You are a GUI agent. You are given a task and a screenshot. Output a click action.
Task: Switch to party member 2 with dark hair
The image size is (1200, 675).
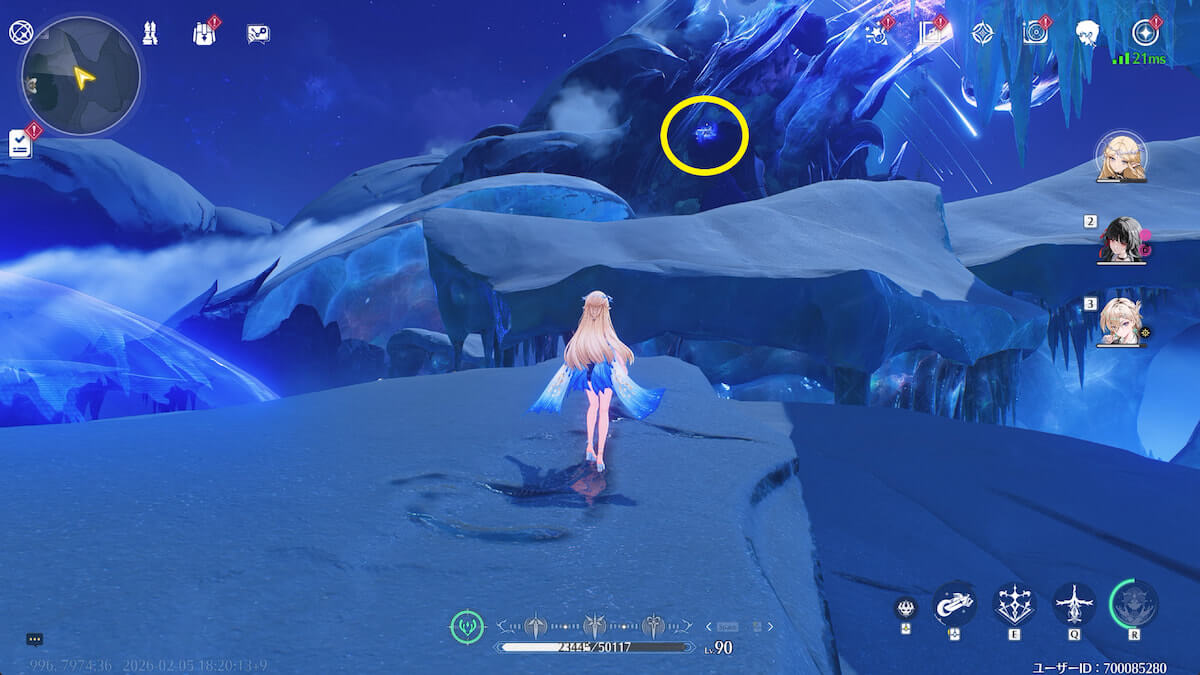1120,240
